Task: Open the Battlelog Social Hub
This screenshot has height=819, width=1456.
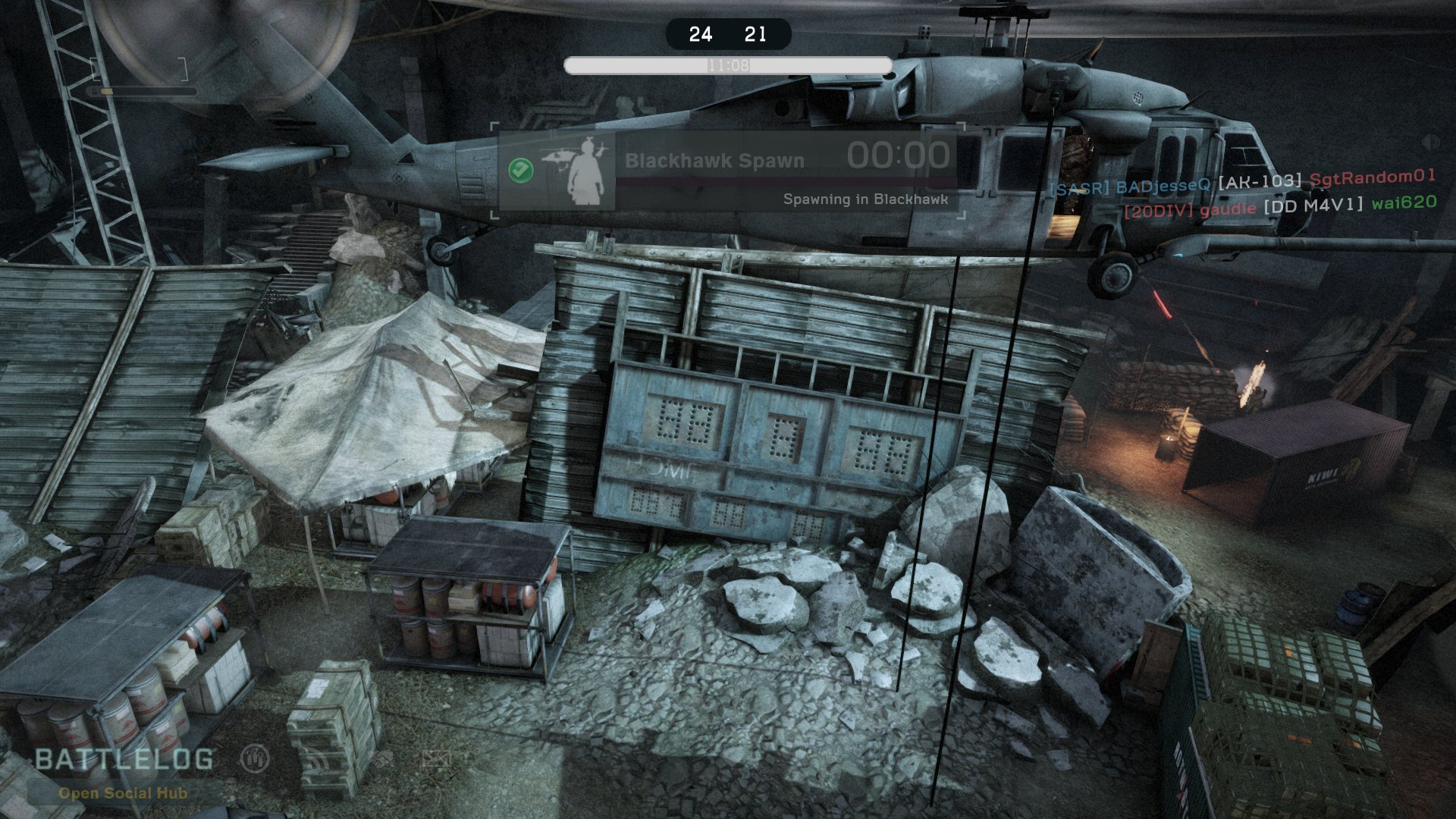Action: [123, 793]
